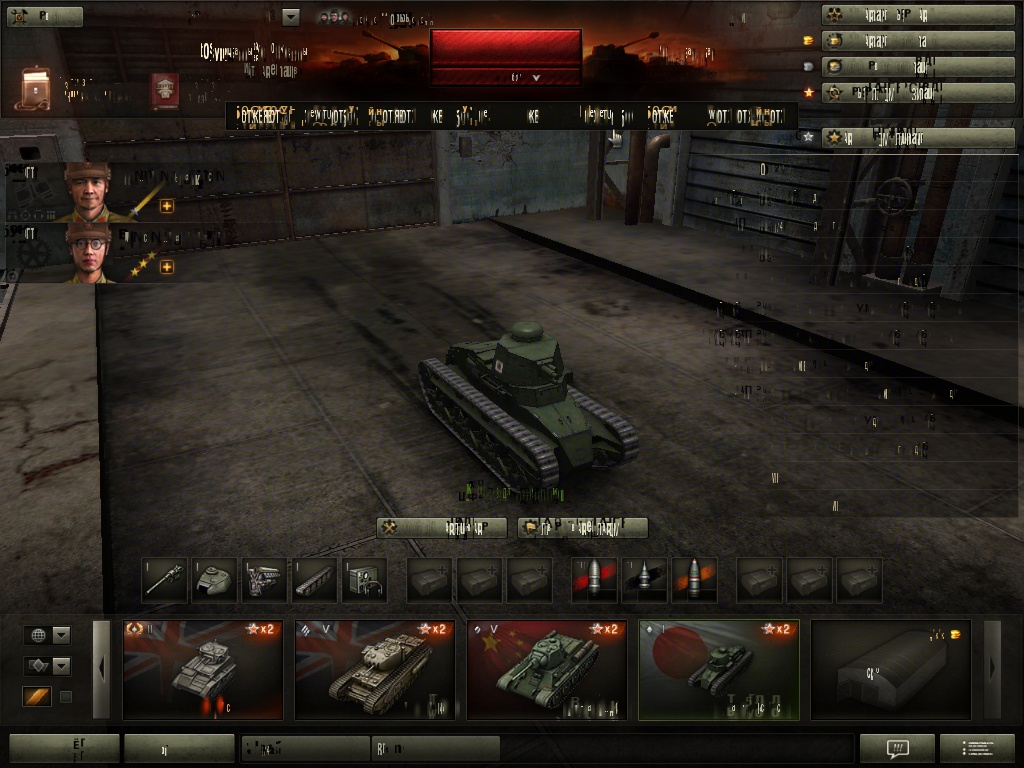The image size is (1024, 768).
Task: Select the engine module slot
Action: tap(264, 581)
